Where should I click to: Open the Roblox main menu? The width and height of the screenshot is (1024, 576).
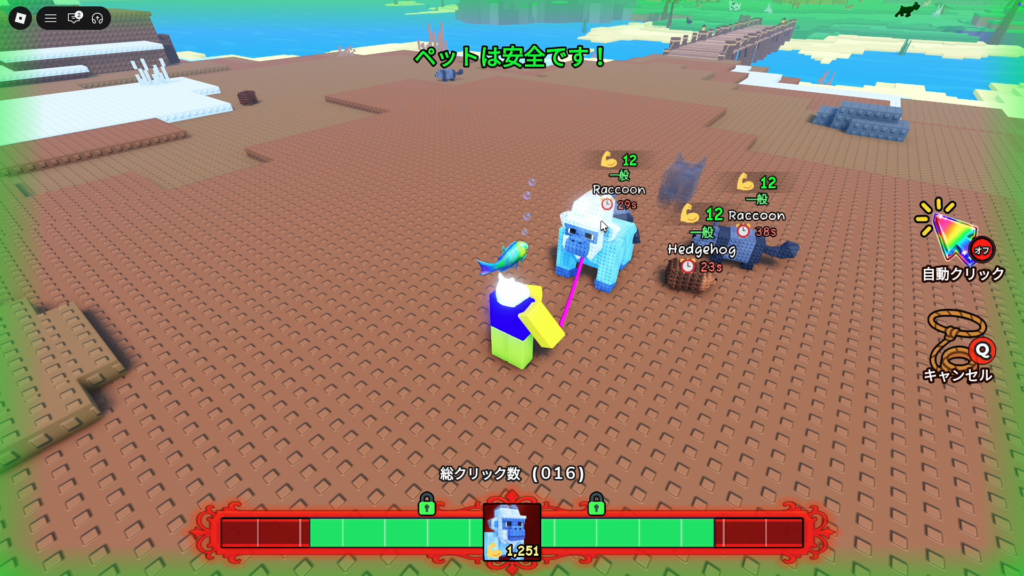click(19, 18)
